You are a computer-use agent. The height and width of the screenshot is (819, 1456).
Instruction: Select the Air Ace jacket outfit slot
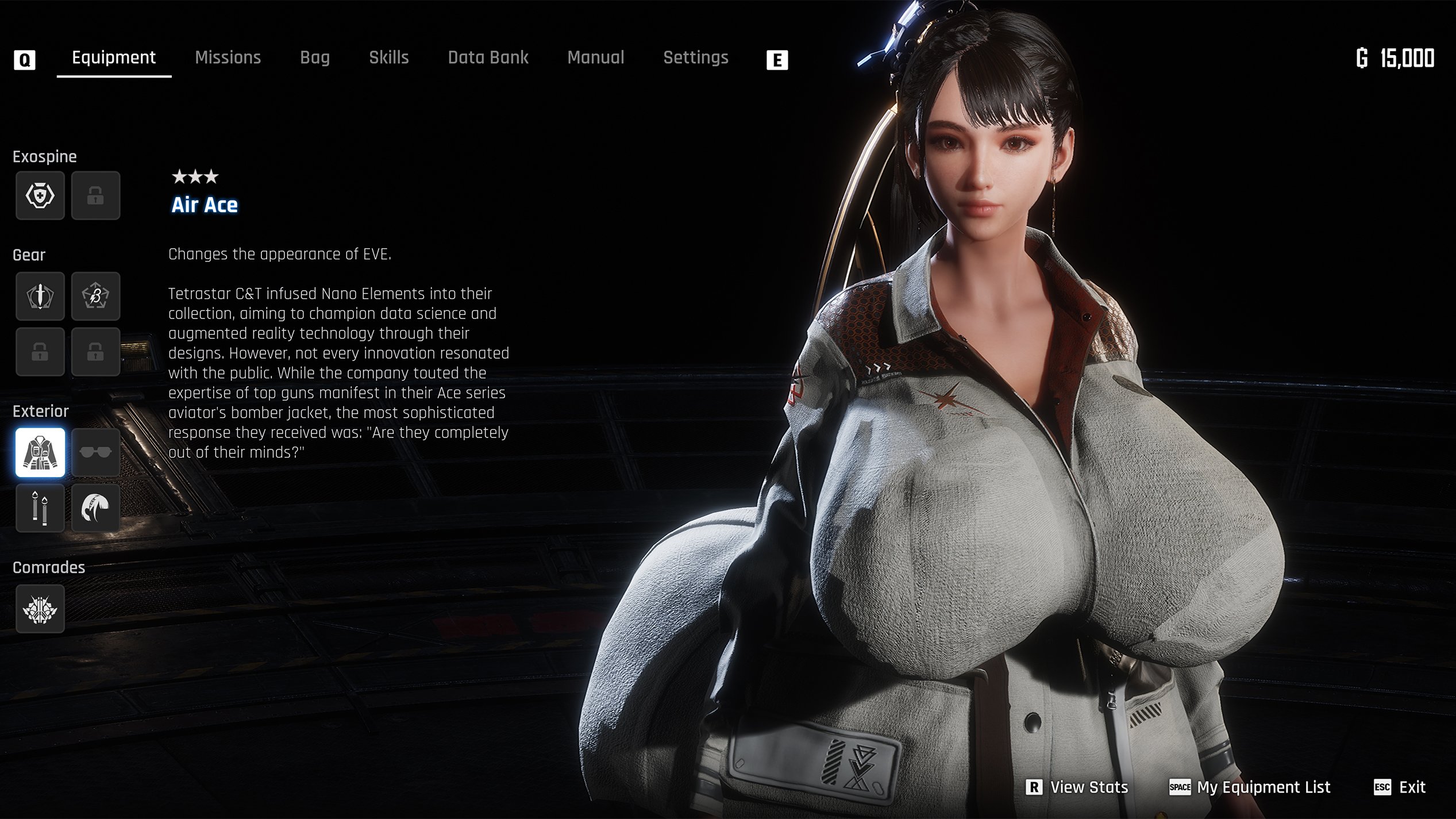40,452
